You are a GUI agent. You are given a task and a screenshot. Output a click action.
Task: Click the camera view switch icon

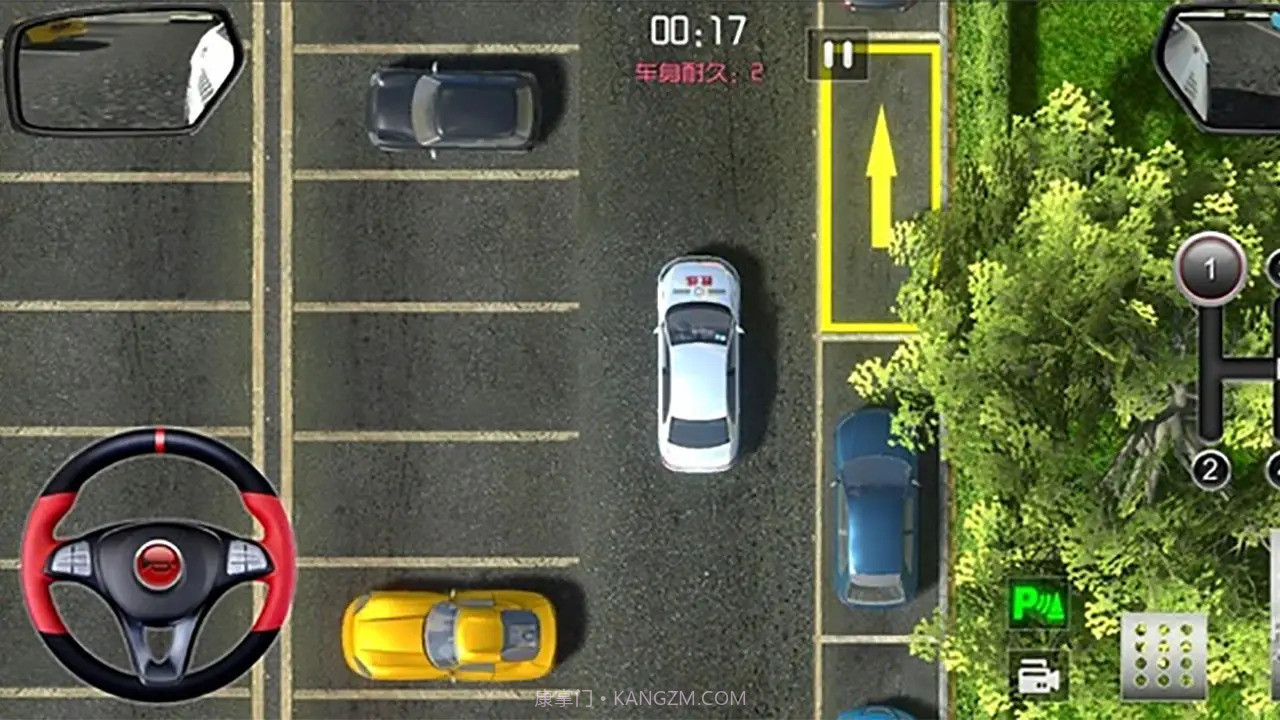pyautogui.click(x=1037, y=676)
